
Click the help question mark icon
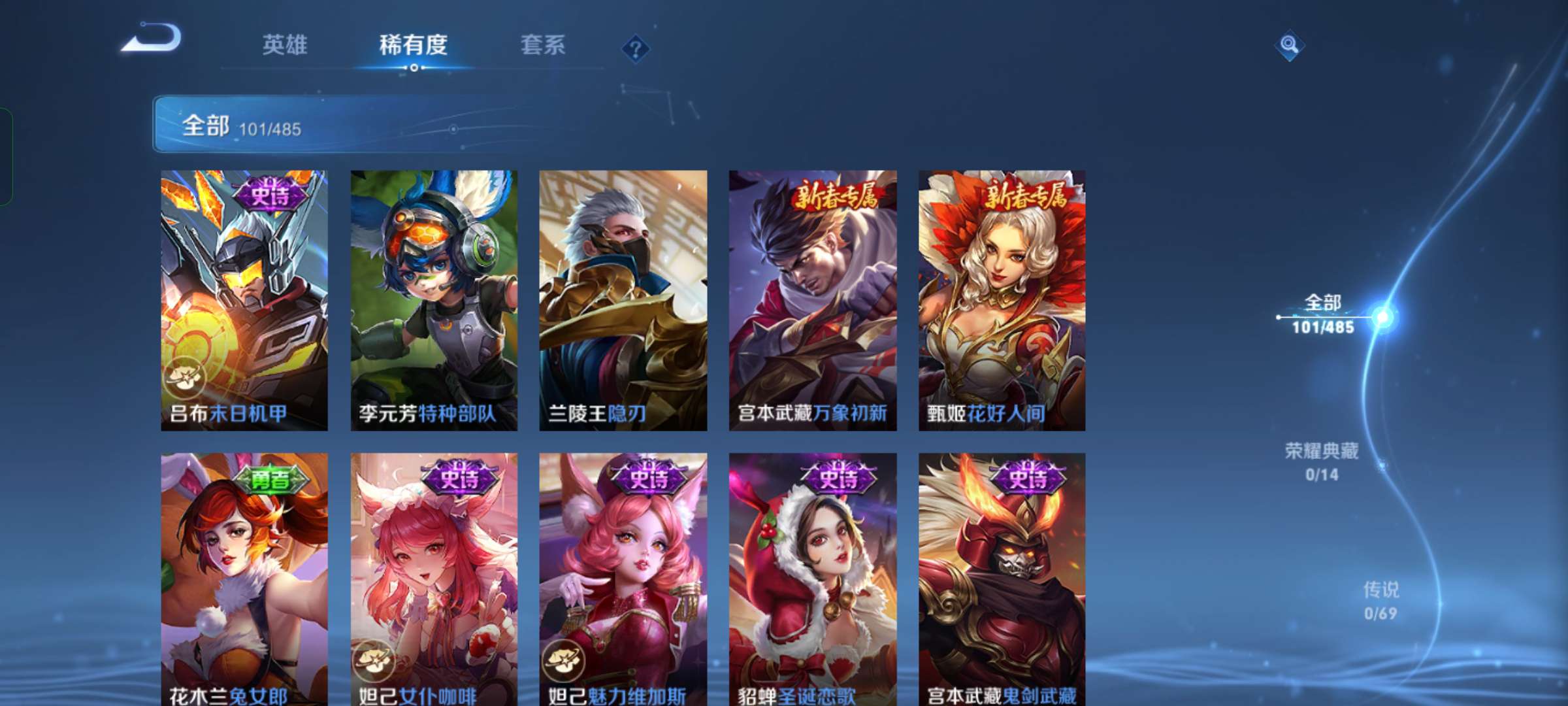point(634,46)
